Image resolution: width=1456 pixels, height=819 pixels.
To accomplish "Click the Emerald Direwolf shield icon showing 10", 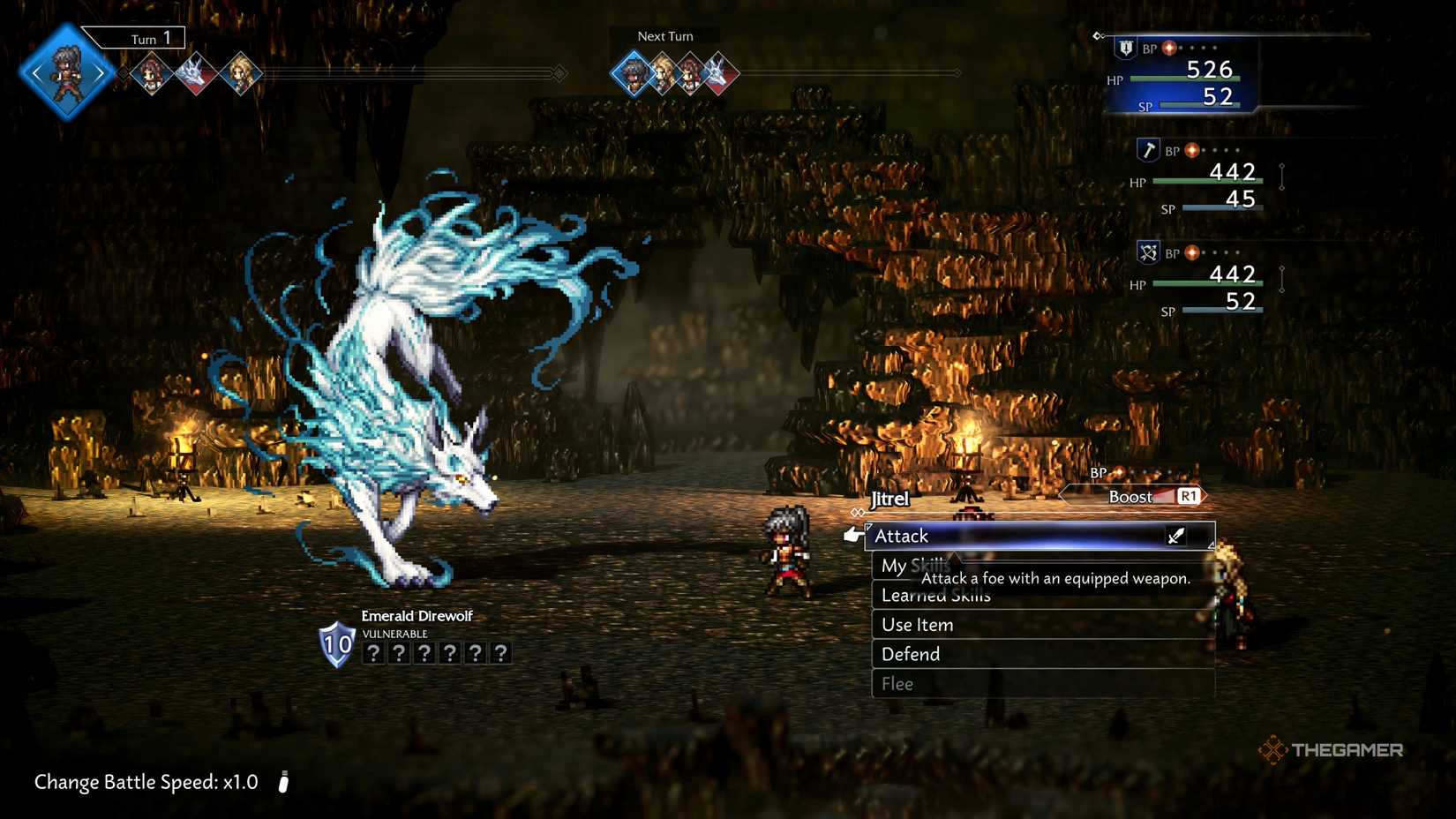I will (x=335, y=644).
